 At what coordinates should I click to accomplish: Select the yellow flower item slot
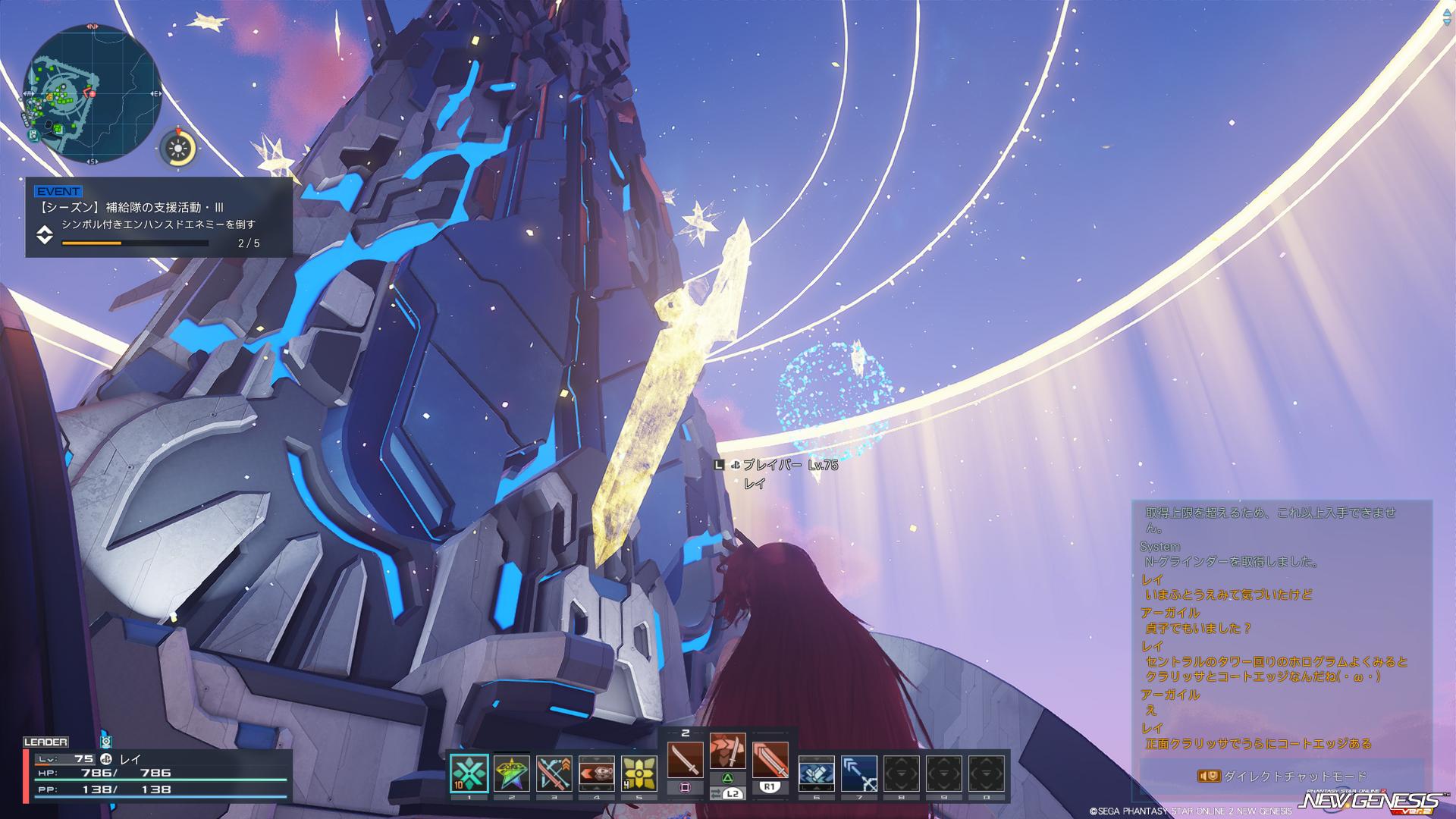point(639,773)
